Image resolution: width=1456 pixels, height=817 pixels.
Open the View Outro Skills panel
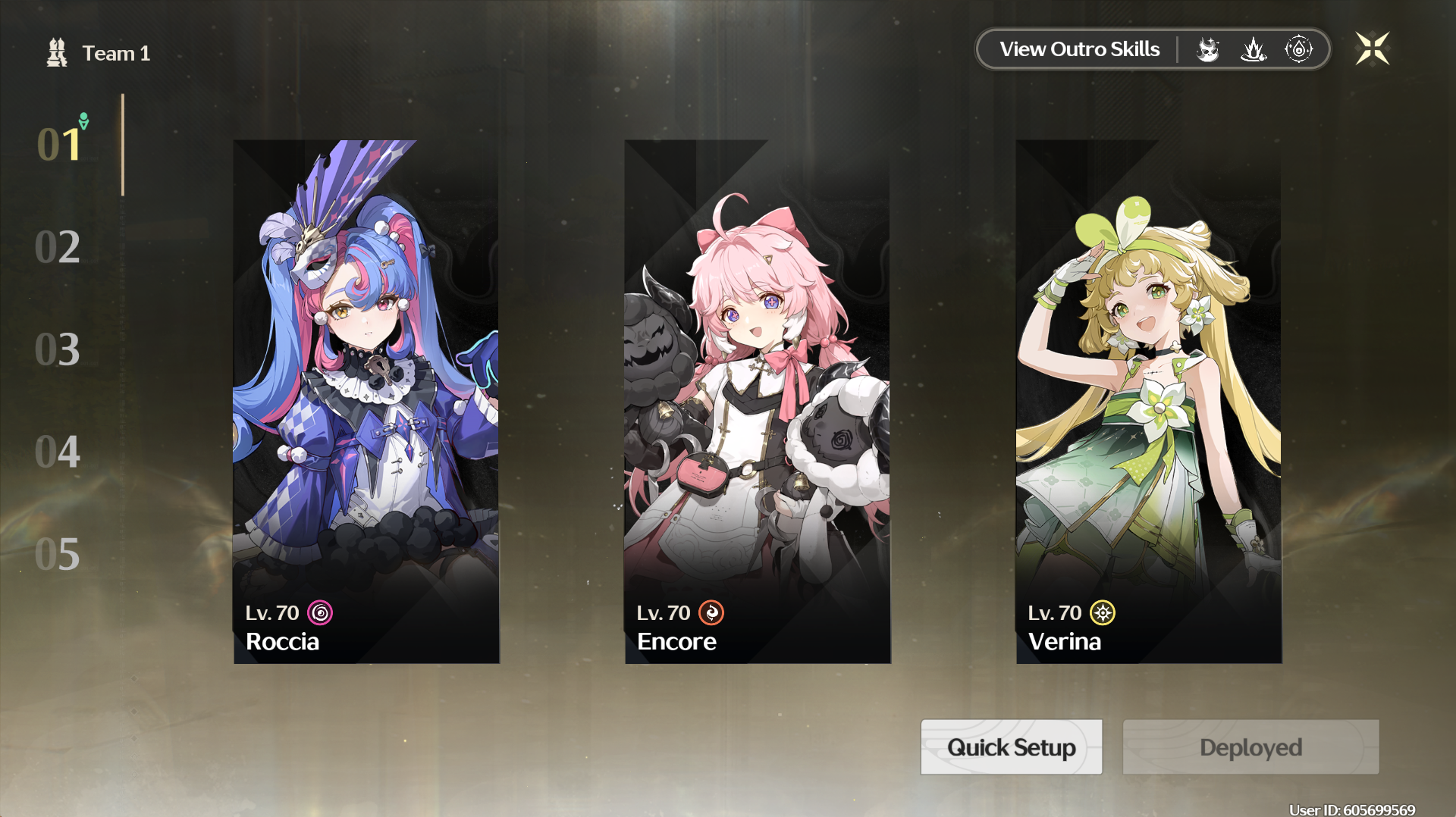[x=1079, y=49]
